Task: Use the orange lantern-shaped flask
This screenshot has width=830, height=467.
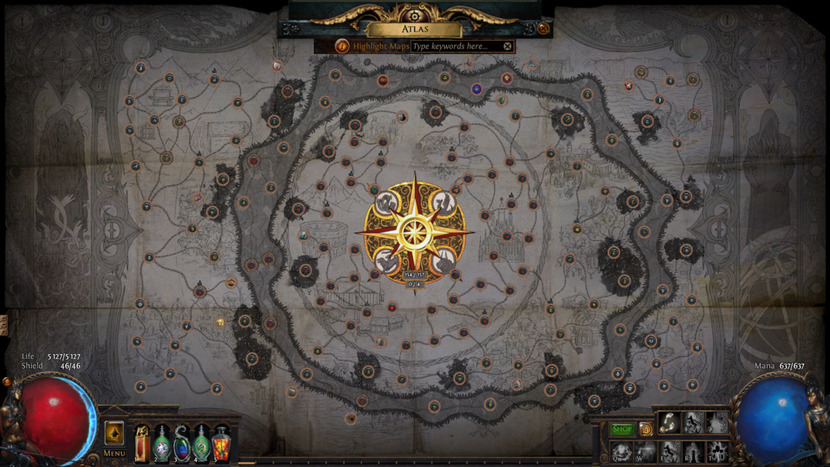Action: [x=221, y=441]
